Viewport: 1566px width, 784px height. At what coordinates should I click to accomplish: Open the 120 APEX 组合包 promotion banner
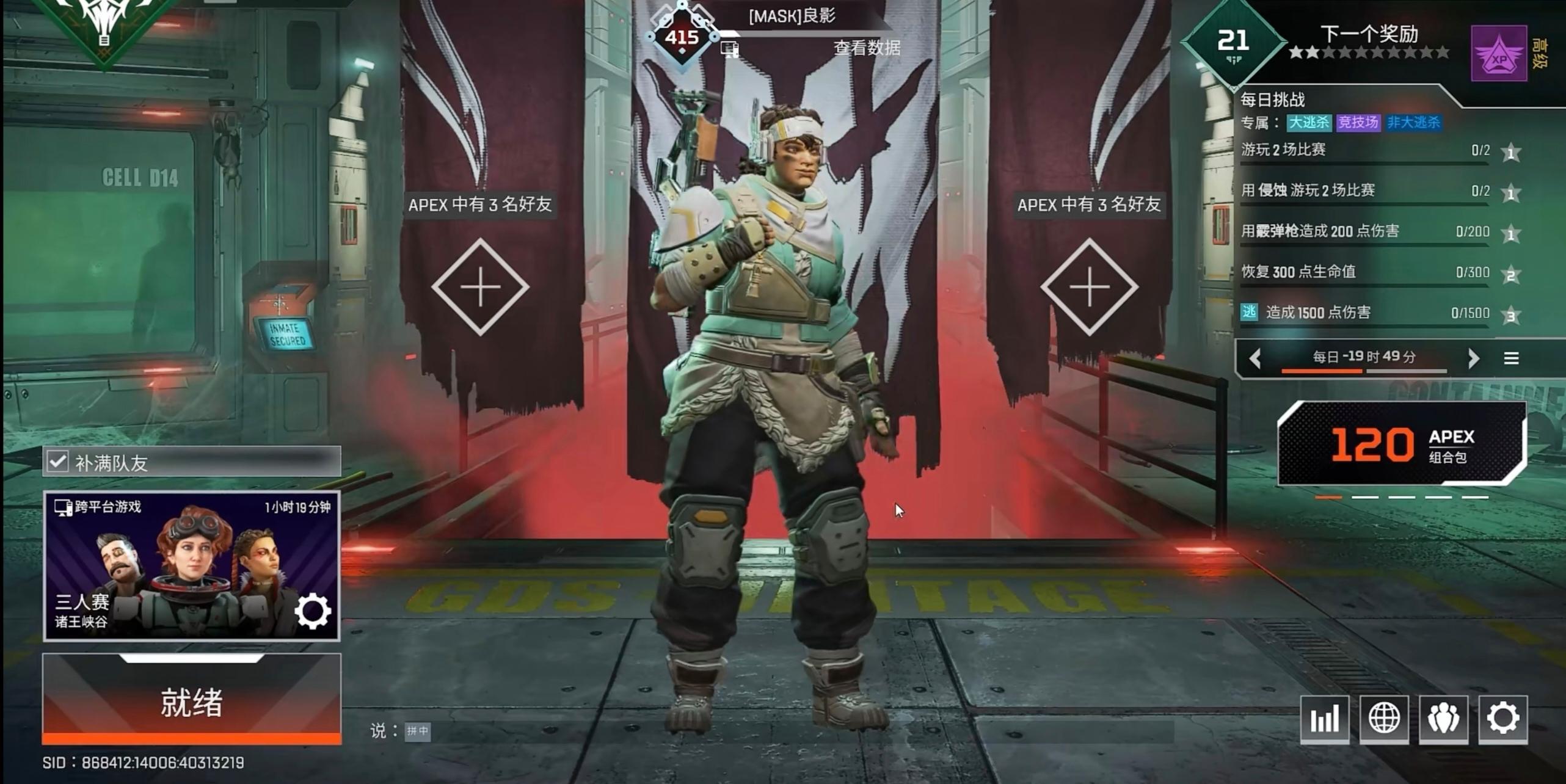coord(1401,443)
